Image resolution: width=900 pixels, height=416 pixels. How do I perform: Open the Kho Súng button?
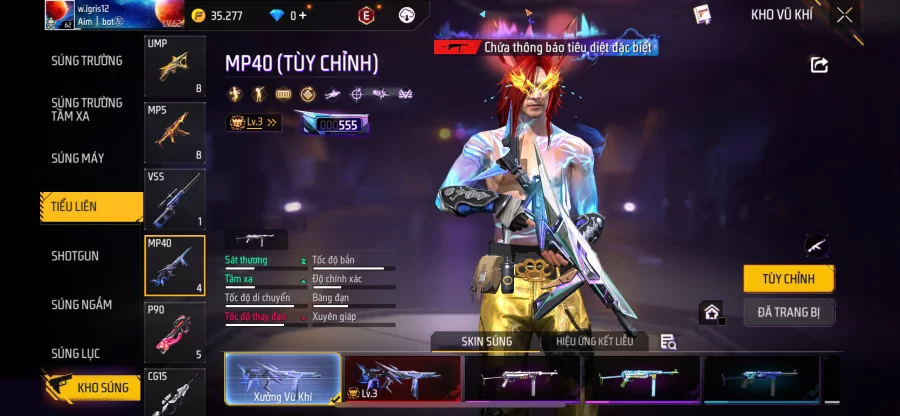pyautogui.click(x=92, y=387)
